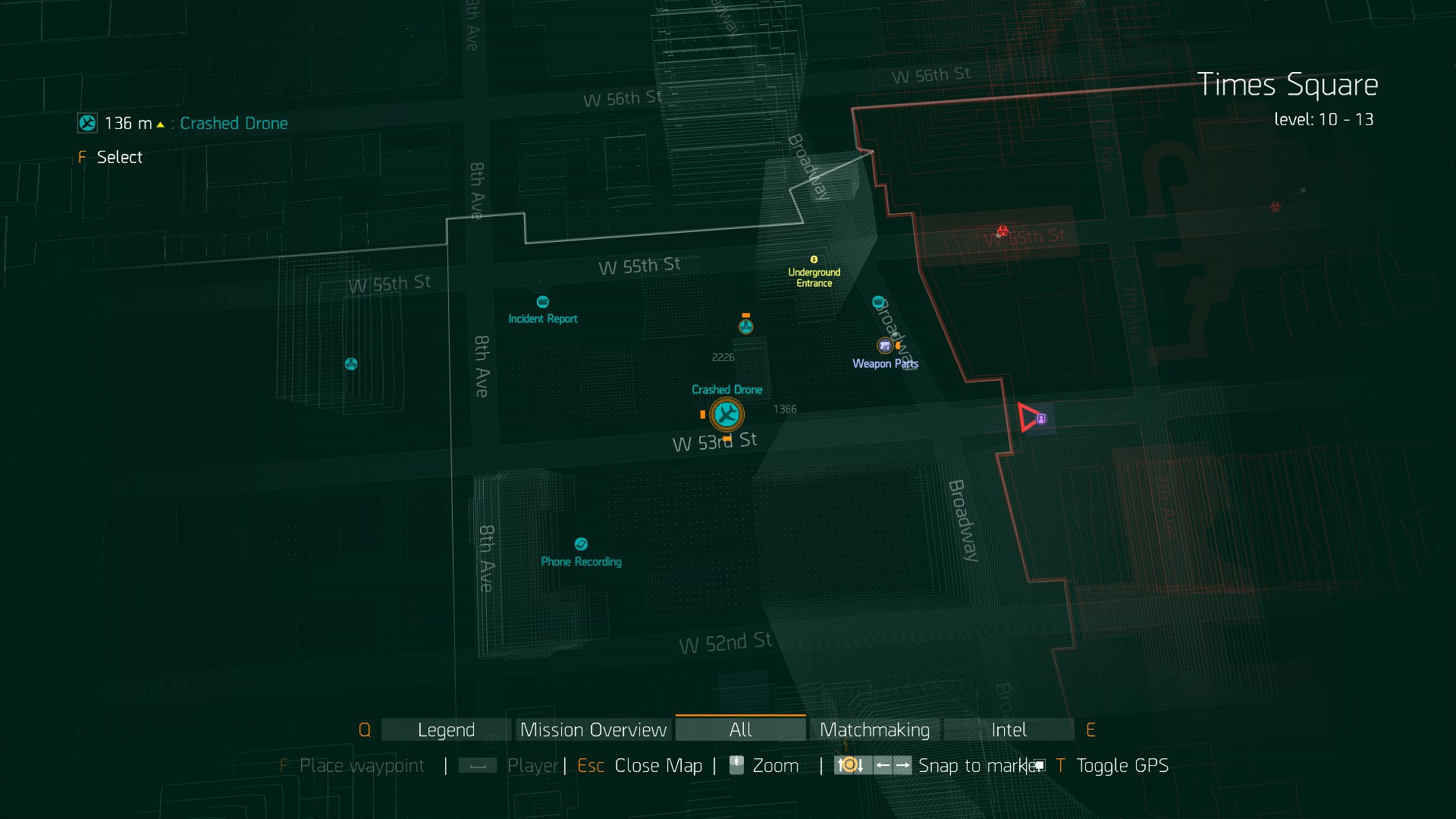1456x819 pixels.
Task: Open the Matchmaking tab
Action: pyautogui.click(x=874, y=730)
